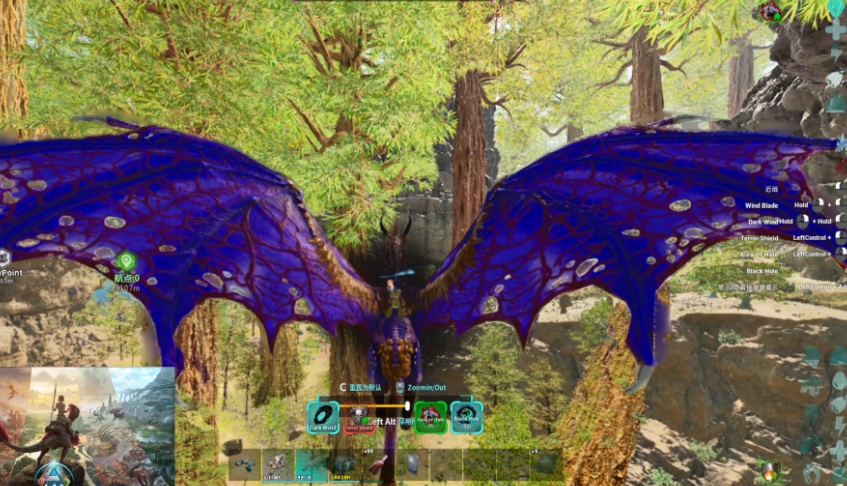Select the green waypoint marker
847x486 pixels.
click(126, 262)
